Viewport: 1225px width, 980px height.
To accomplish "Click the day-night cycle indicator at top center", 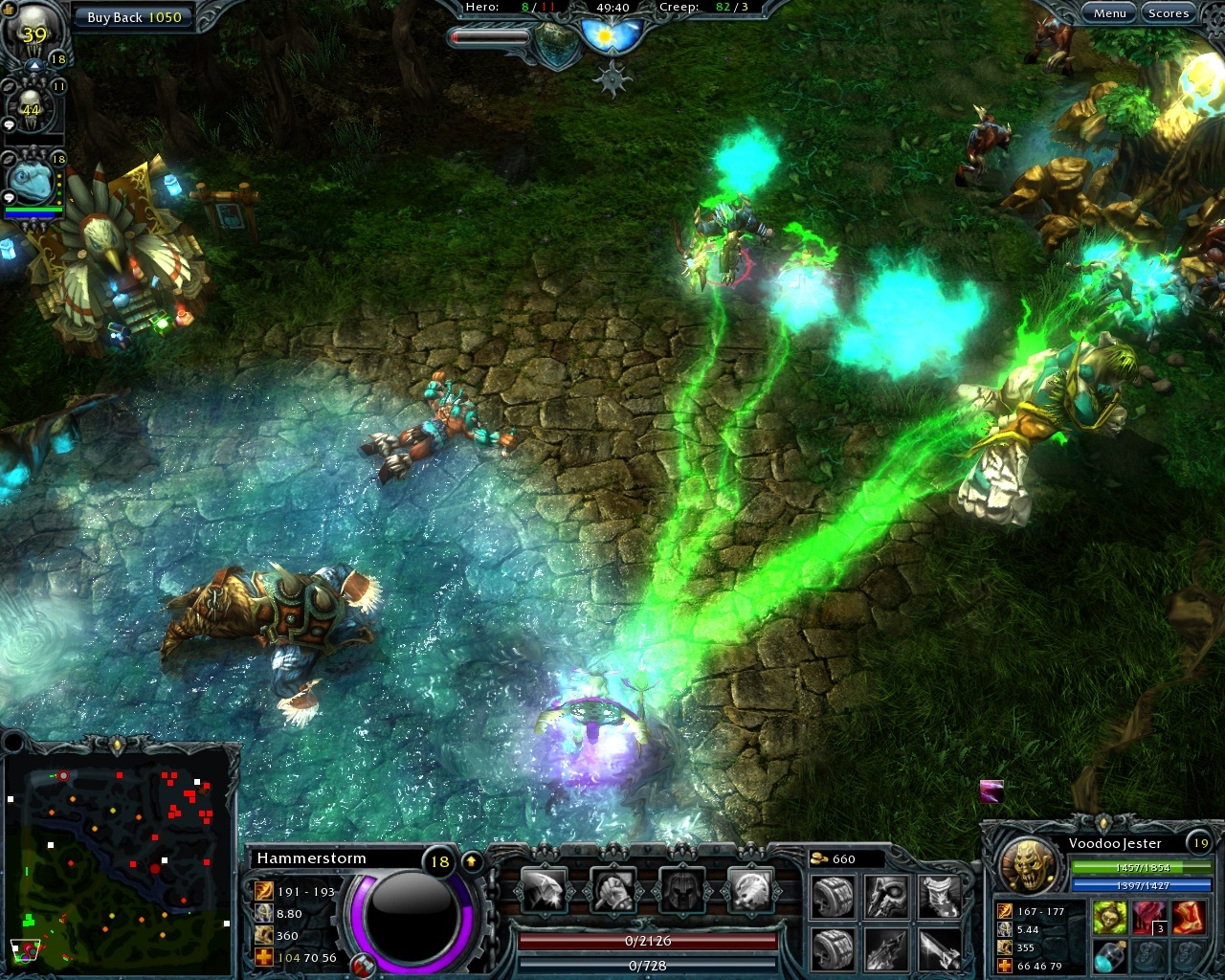I will click(611, 35).
